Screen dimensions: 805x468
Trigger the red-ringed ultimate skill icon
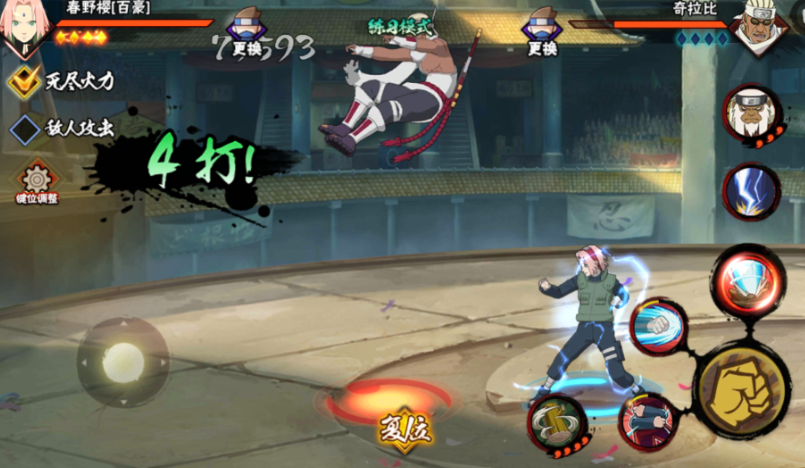[747, 281]
